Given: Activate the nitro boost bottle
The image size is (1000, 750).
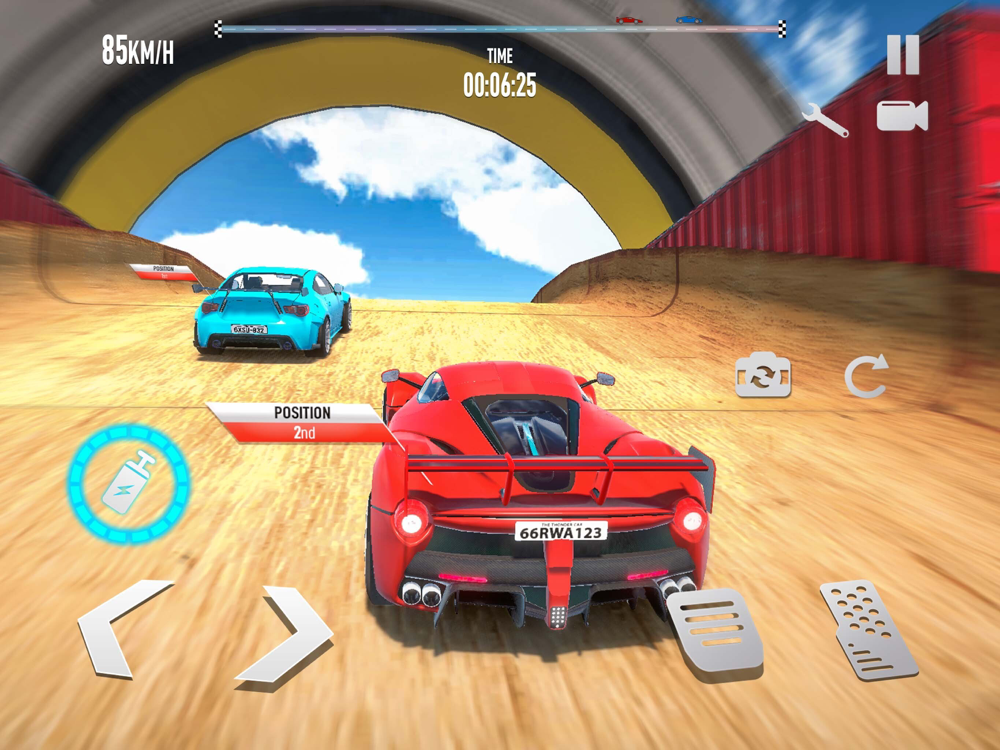Looking at the screenshot, I should pos(129,483).
